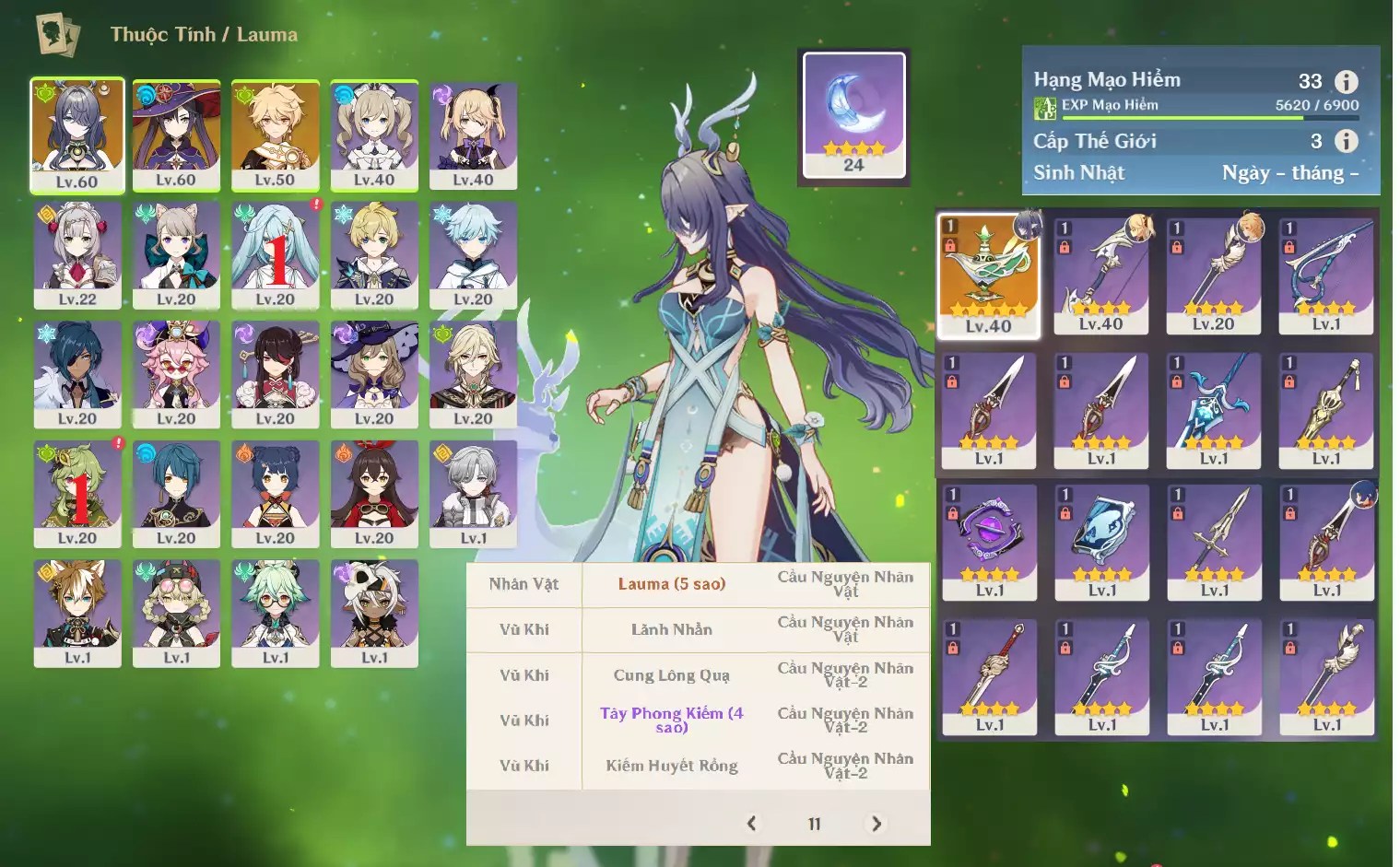Select the golden lamp weapon Lv.40
The width and height of the screenshot is (1400, 867).
coord(988,275)
